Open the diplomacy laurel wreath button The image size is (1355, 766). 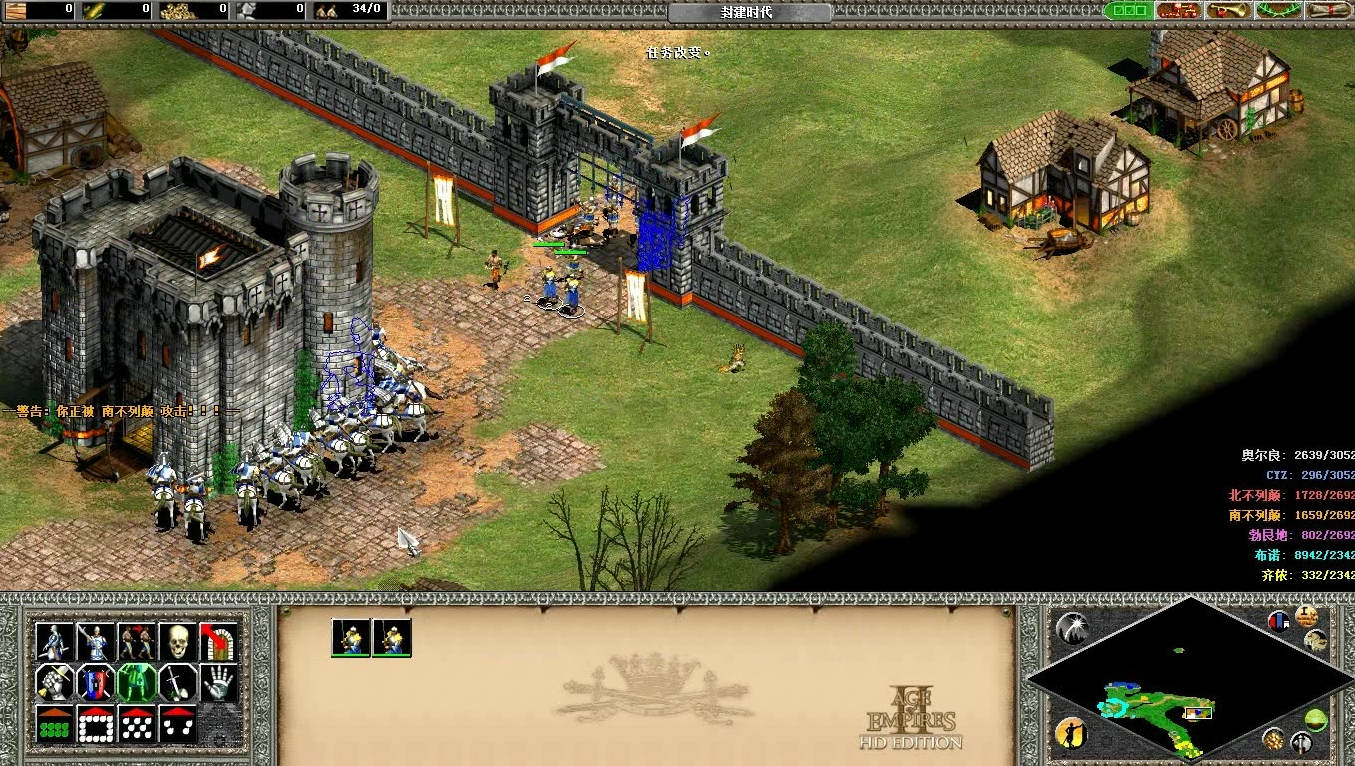[x=1280, y=10]
